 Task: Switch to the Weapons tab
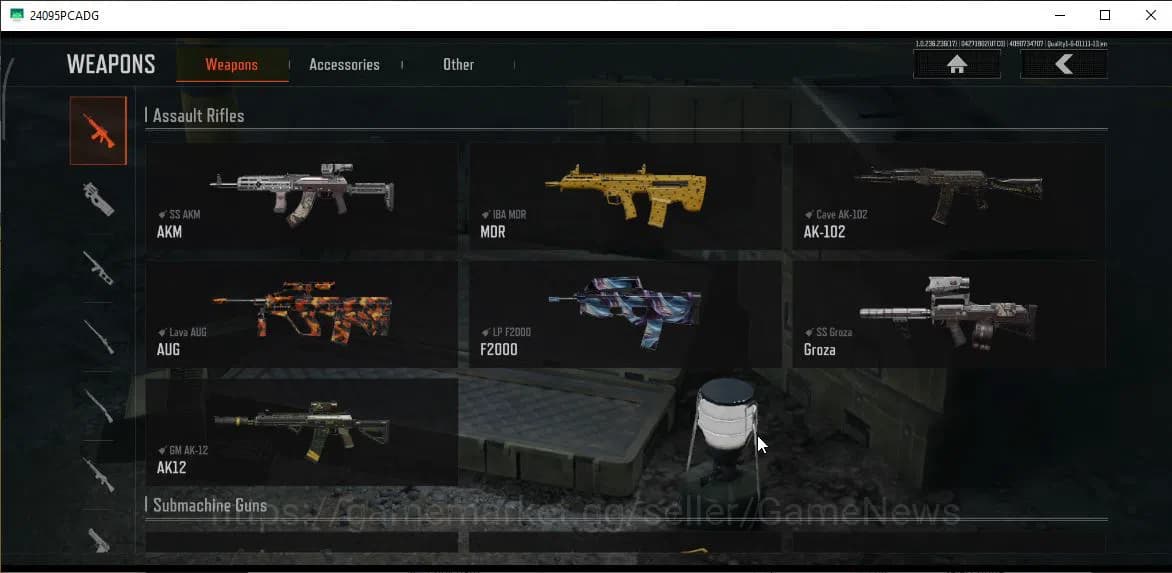coord(231,65)
